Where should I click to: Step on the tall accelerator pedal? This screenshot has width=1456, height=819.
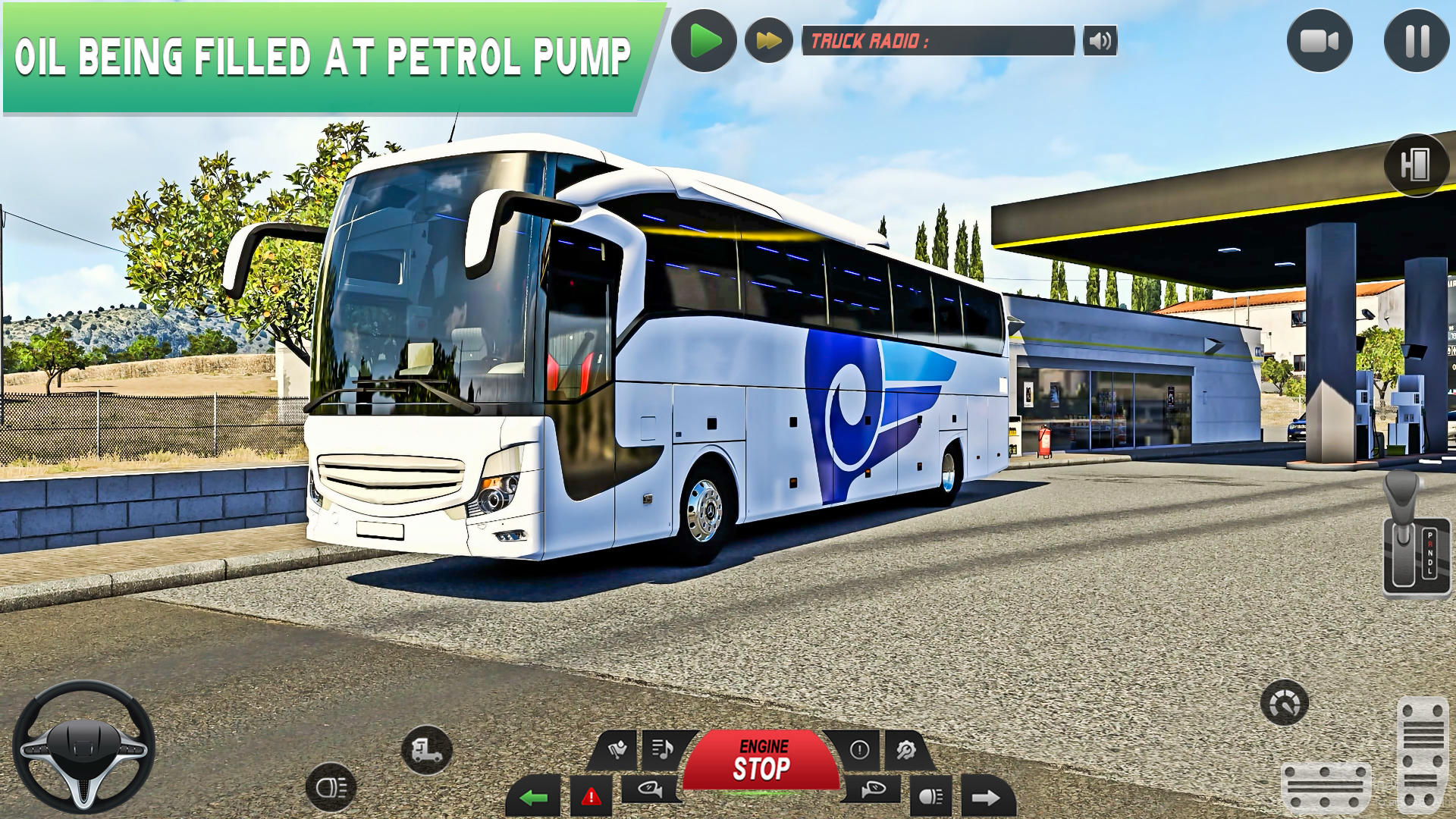click(1423, 755)
